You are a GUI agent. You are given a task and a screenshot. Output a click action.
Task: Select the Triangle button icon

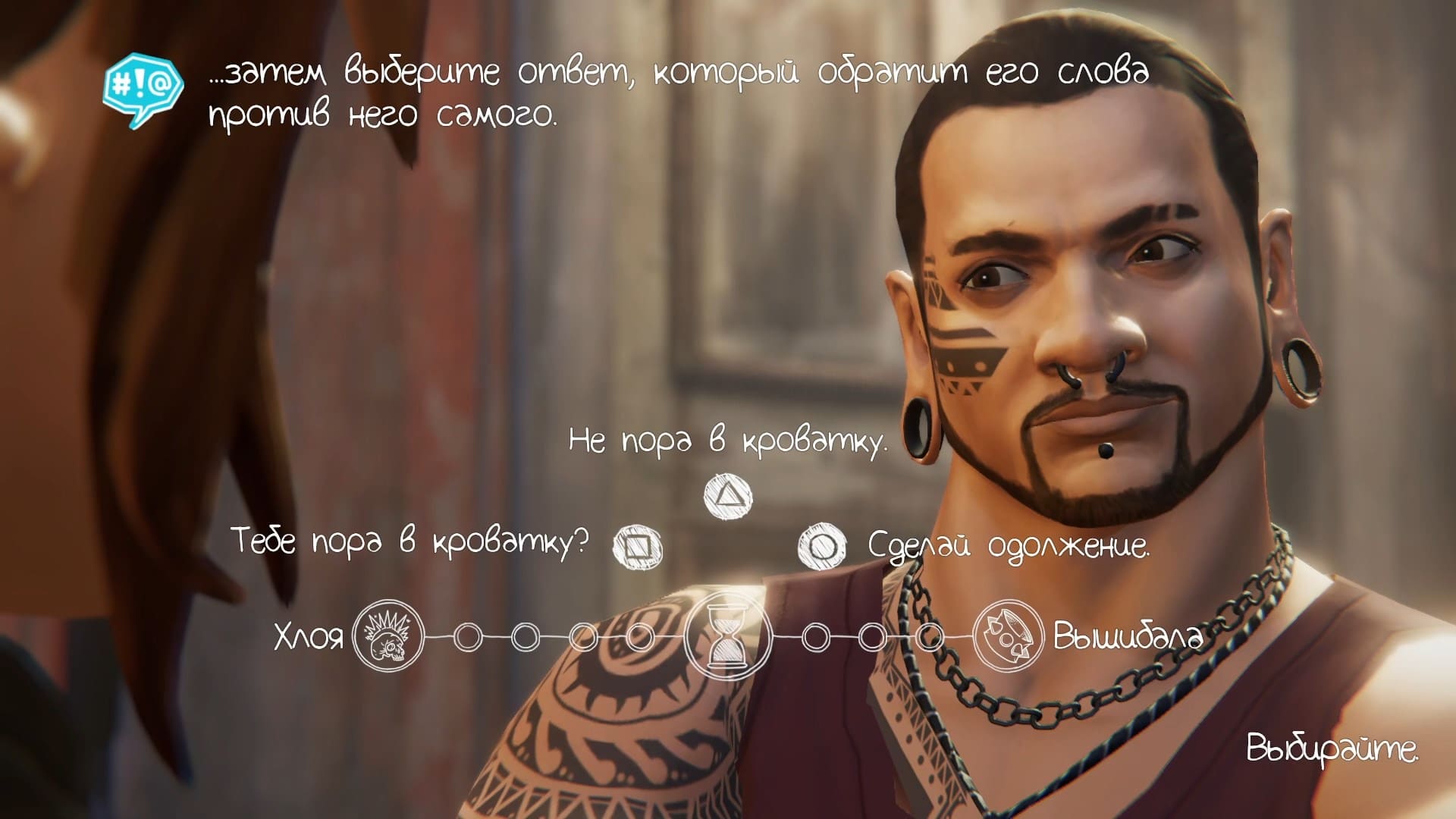click(730, 497)
